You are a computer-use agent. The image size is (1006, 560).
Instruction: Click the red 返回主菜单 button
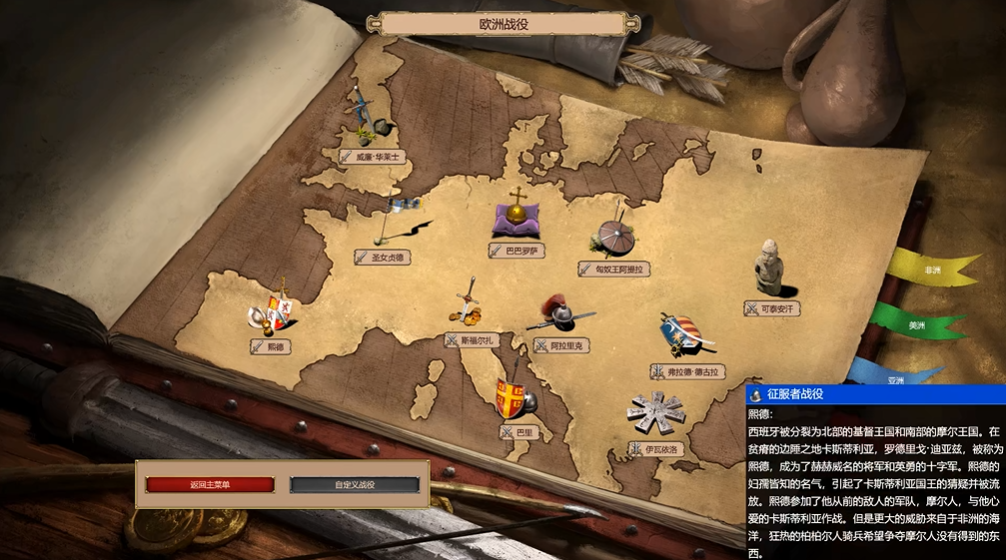click(x=210, y=485)
